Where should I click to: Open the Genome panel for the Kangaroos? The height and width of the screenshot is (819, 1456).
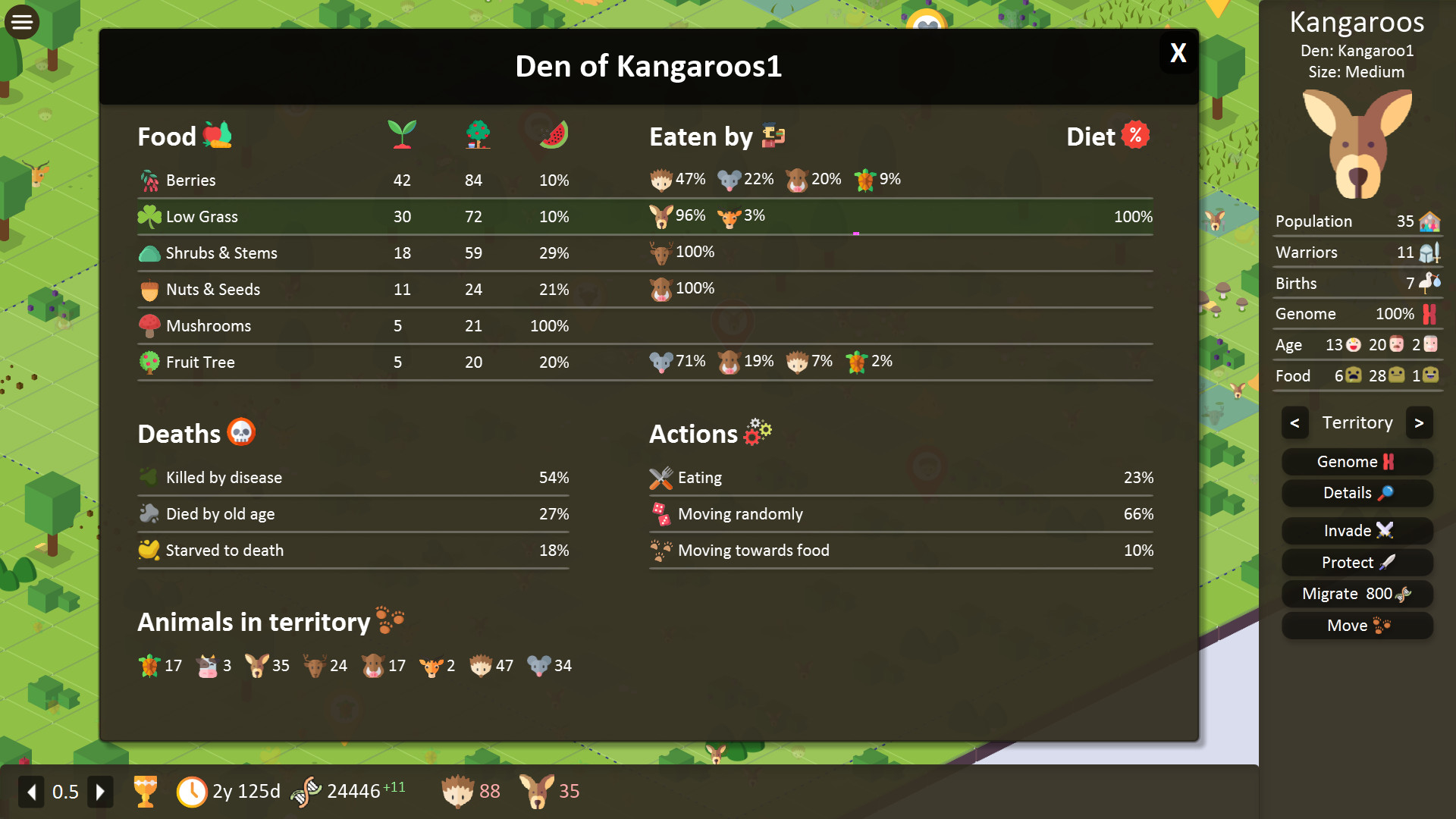[x=1357, y=461]
